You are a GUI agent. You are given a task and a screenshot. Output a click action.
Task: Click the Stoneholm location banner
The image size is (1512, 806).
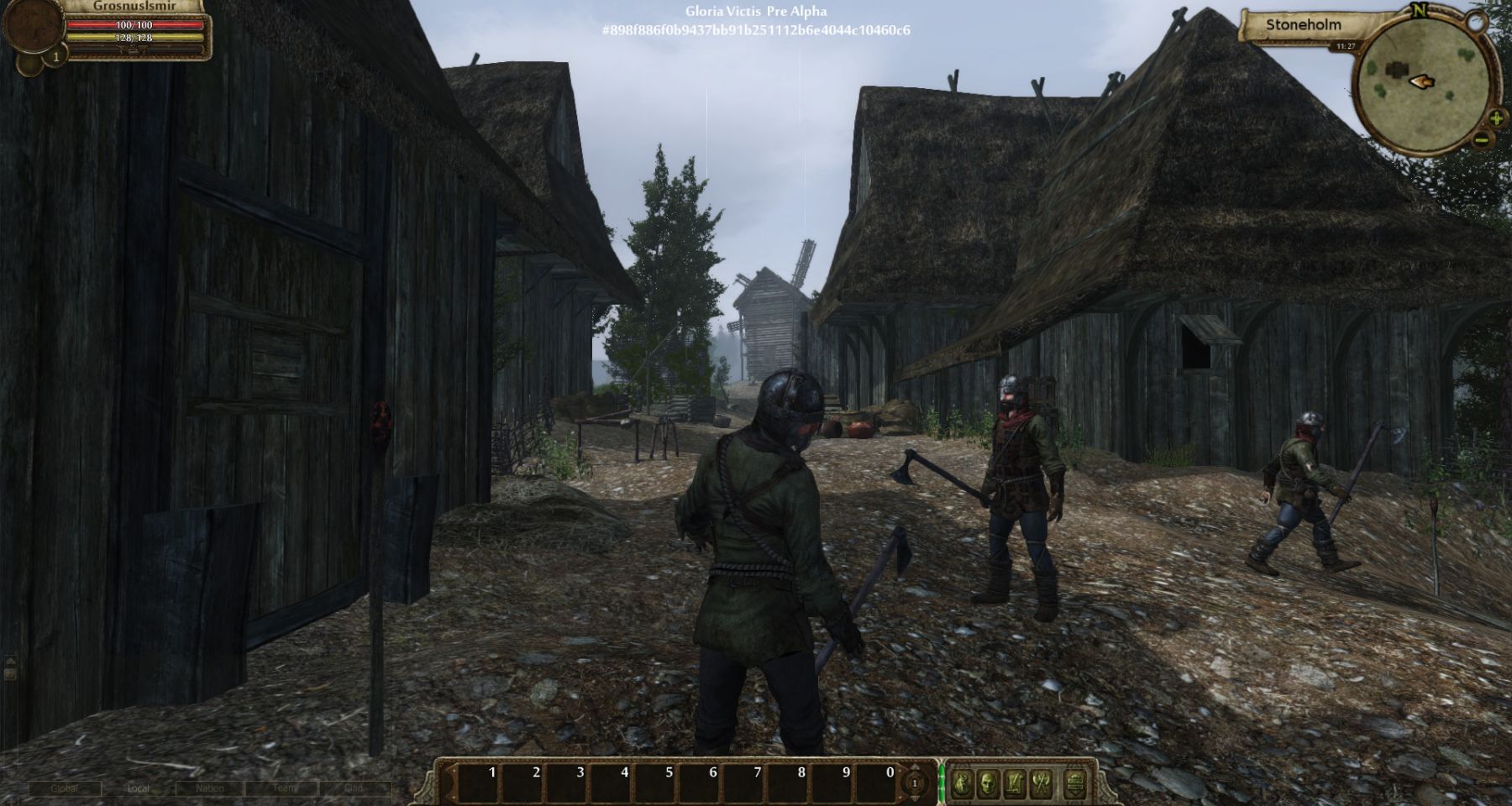pos(1303,25)
